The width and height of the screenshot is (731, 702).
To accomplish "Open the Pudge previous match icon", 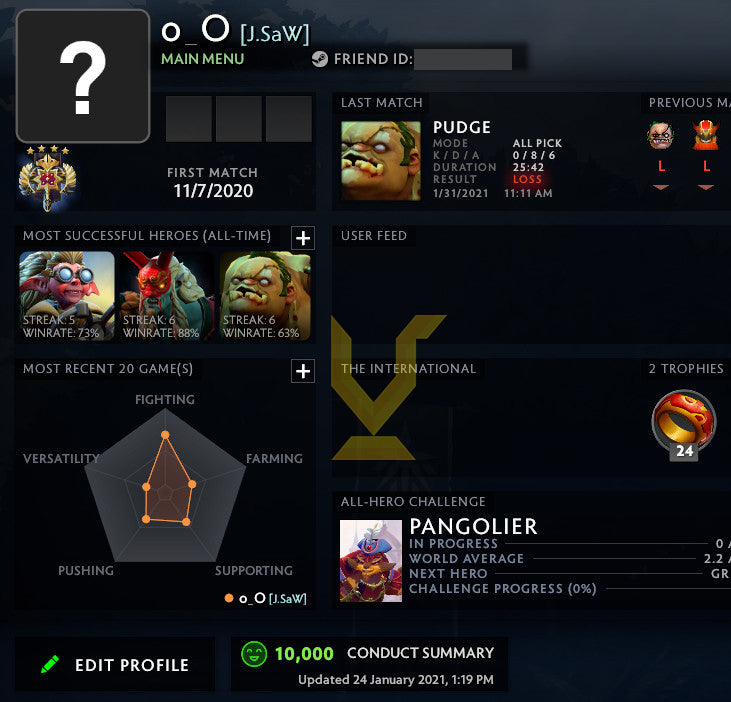I will [x=661, y=136].
